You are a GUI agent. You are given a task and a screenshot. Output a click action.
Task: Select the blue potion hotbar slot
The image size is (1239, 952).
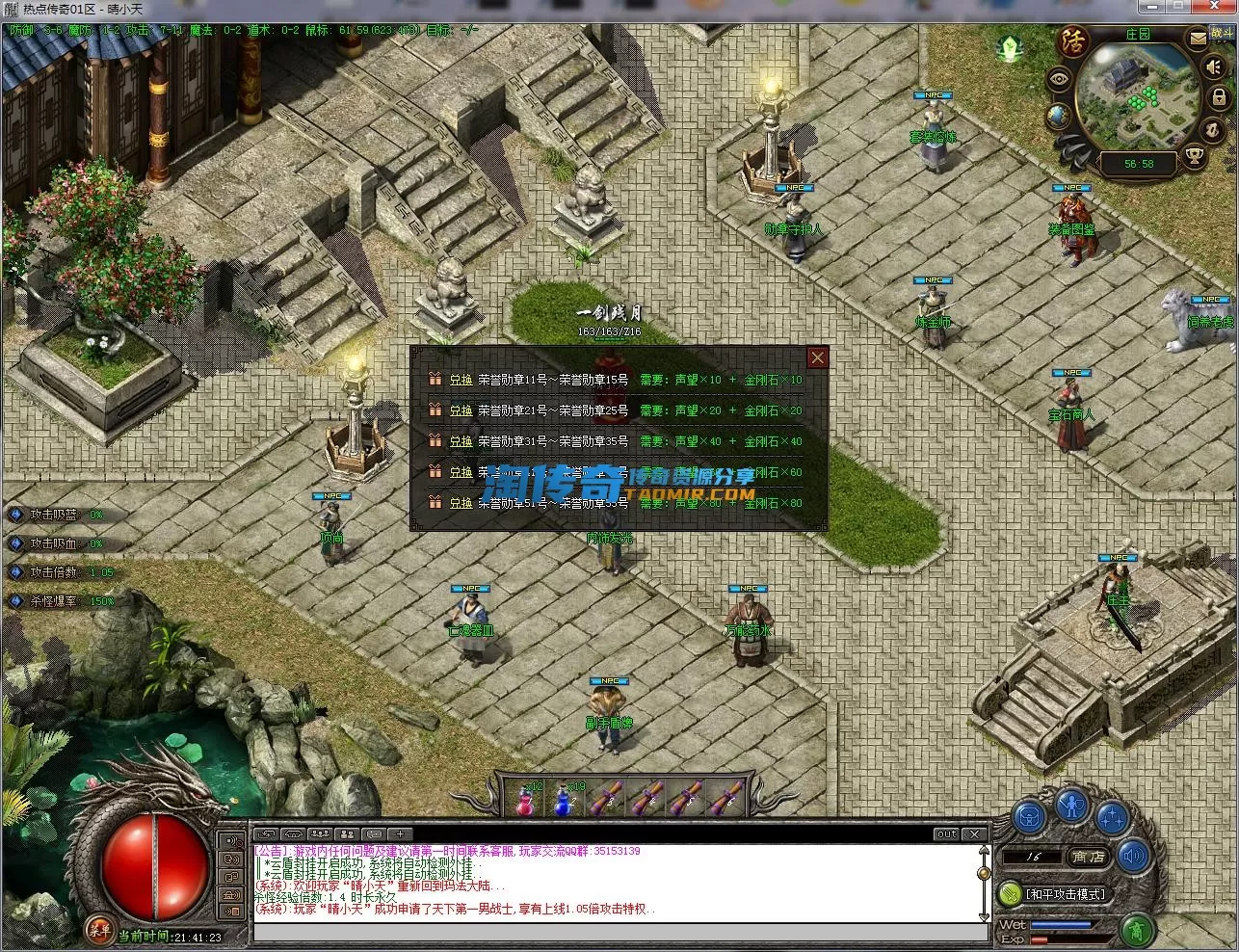565,800
